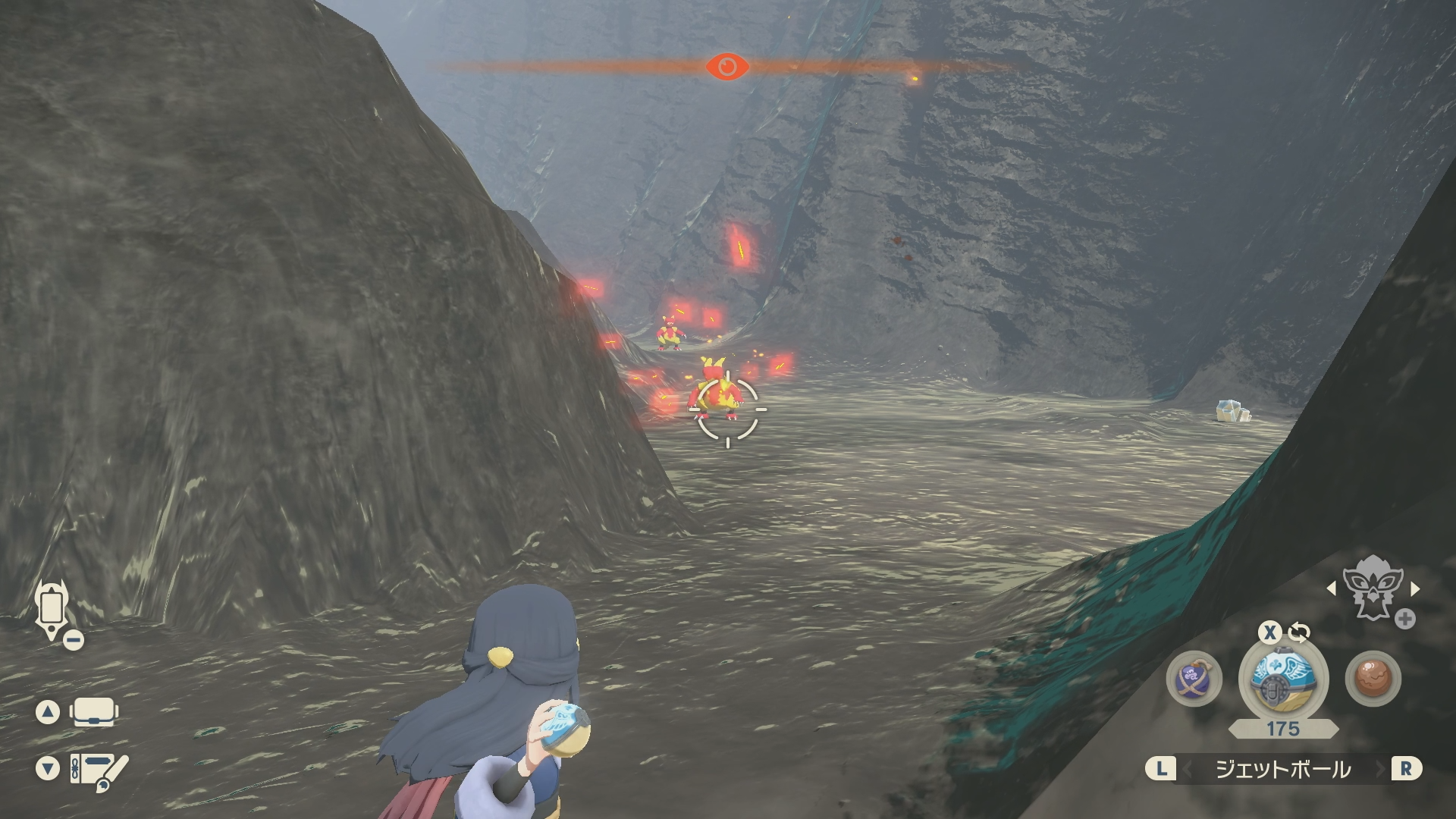Open the Arc Phone map icon
1456x819 pixels.
click(x=52, y=610)
